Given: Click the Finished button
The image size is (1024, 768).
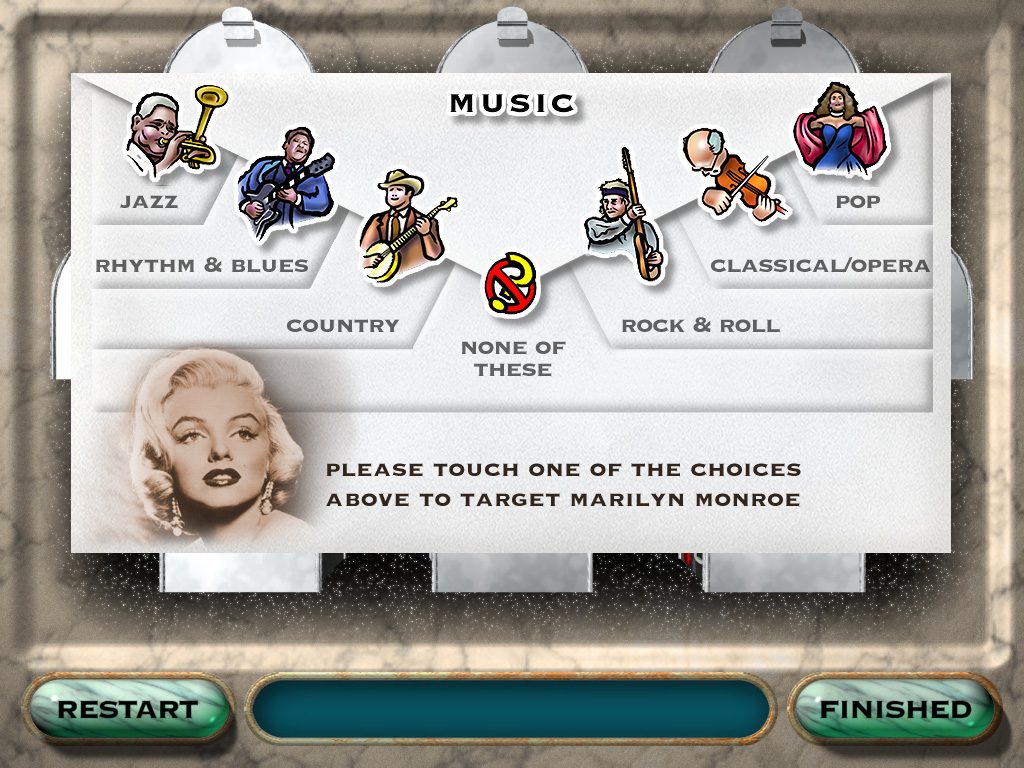Looking at the screenshot, I should click(895, 710).
